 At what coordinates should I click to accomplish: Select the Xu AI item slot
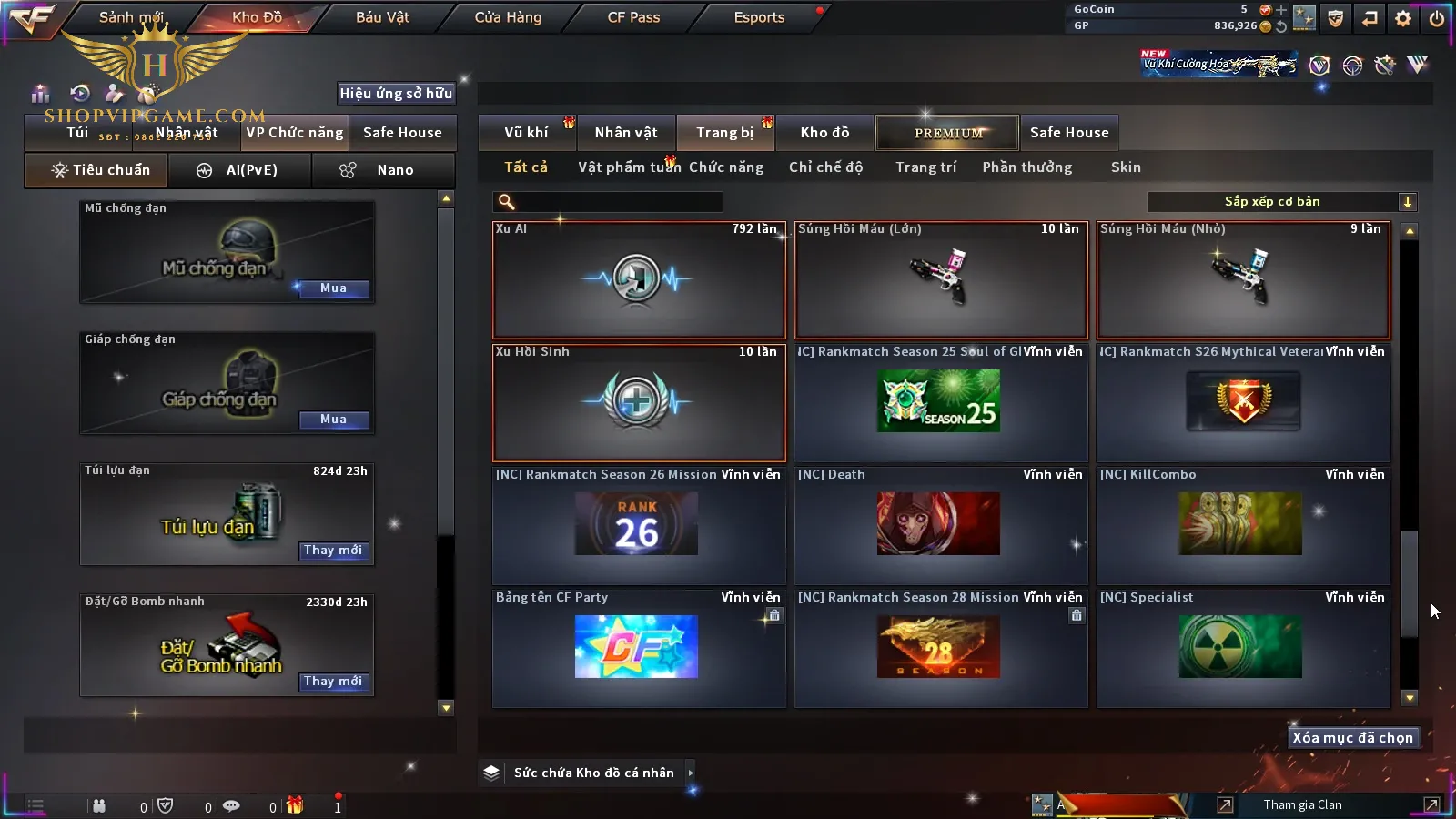click(638, 280)
